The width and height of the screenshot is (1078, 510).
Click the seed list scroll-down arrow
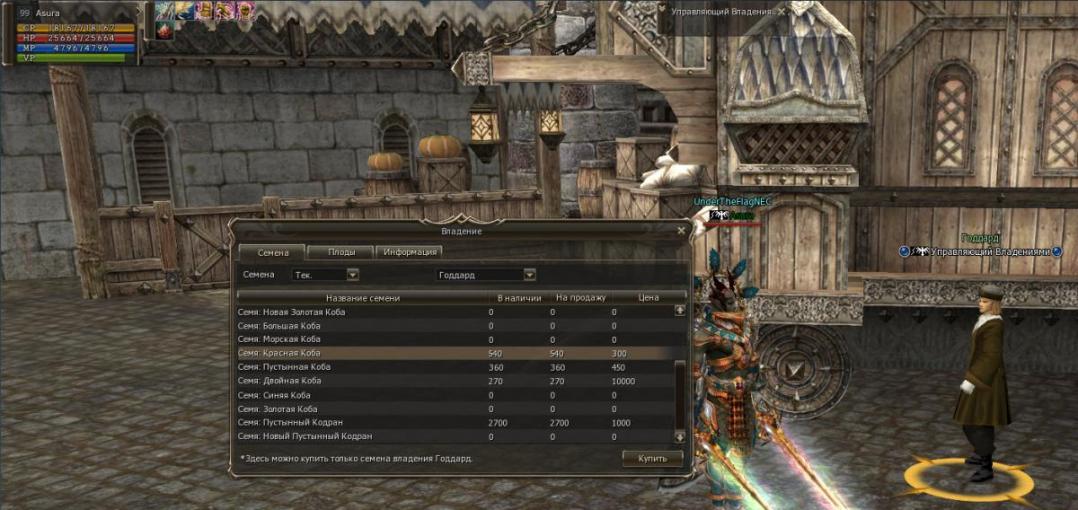pos(680,437)
